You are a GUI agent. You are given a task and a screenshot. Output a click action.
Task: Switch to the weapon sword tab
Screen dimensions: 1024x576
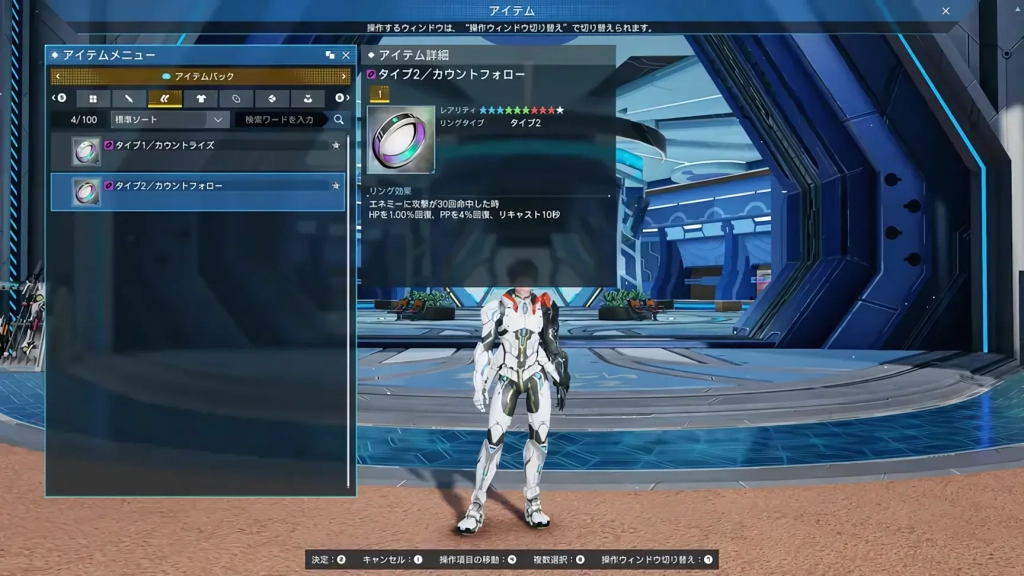click(129, 98)
